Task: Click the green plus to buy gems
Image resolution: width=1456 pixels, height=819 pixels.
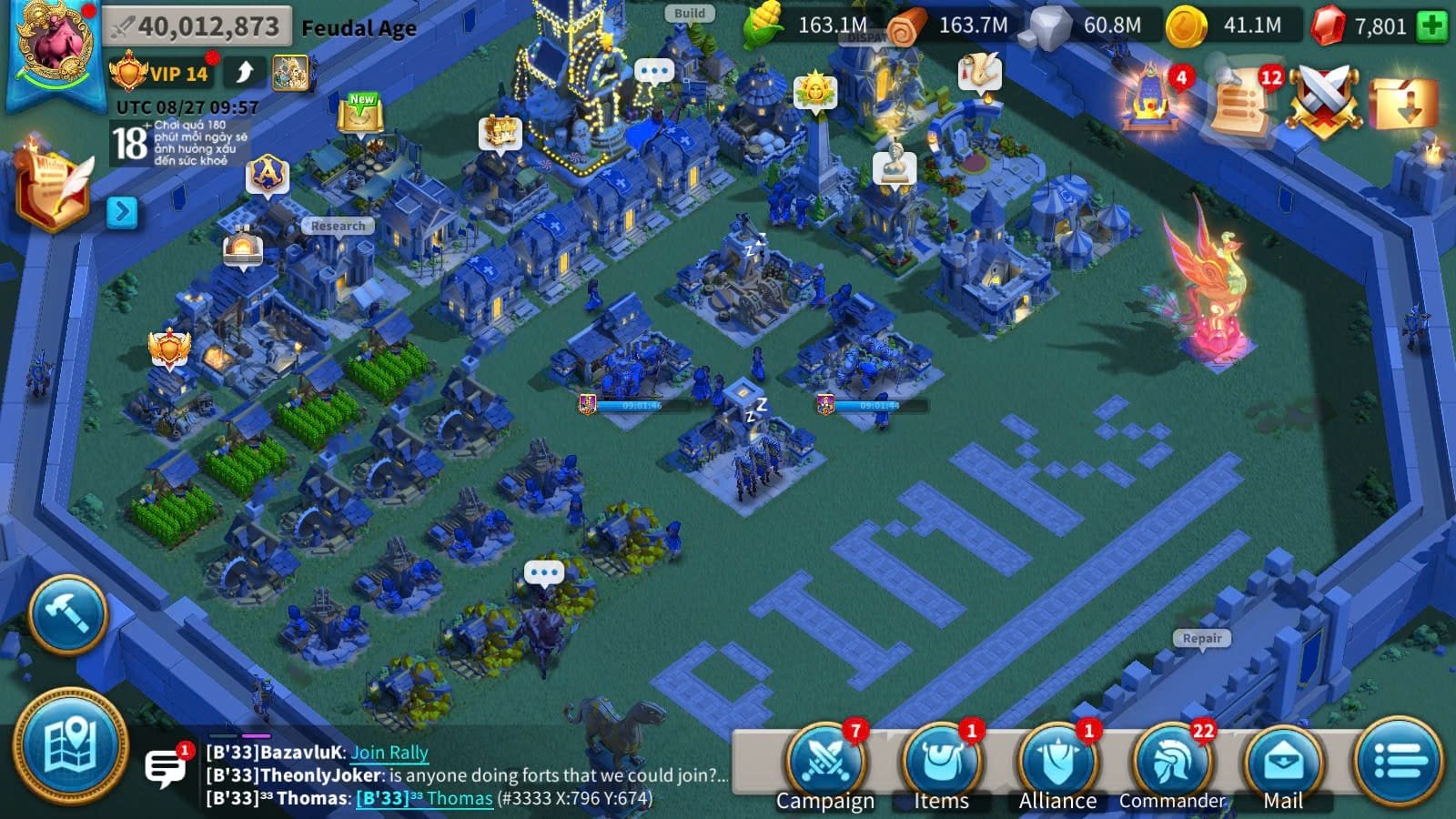Action: [1431, 25]
